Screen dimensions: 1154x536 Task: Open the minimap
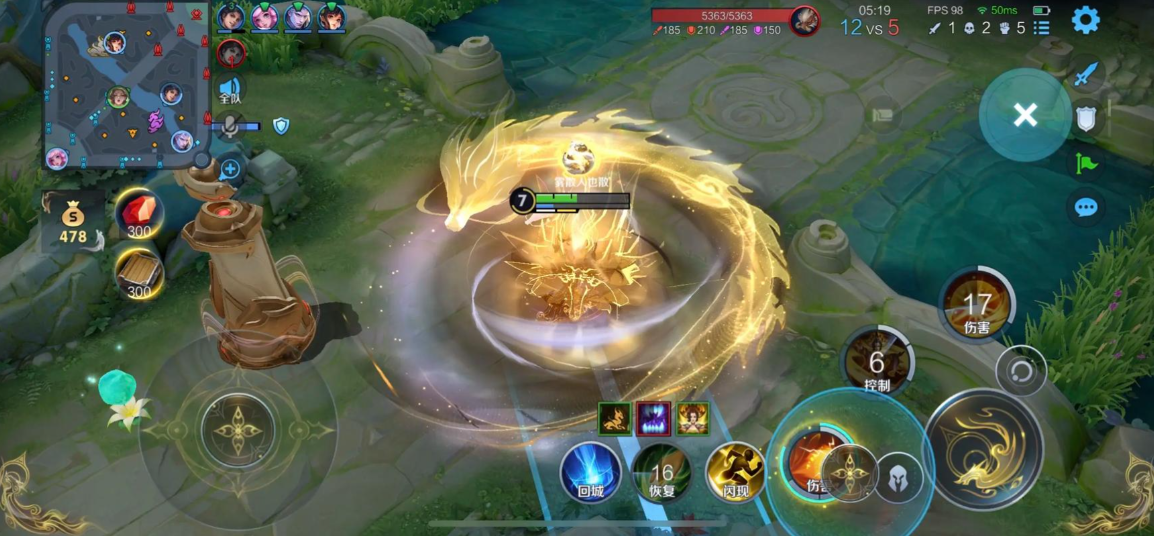(x=126, y=84)
